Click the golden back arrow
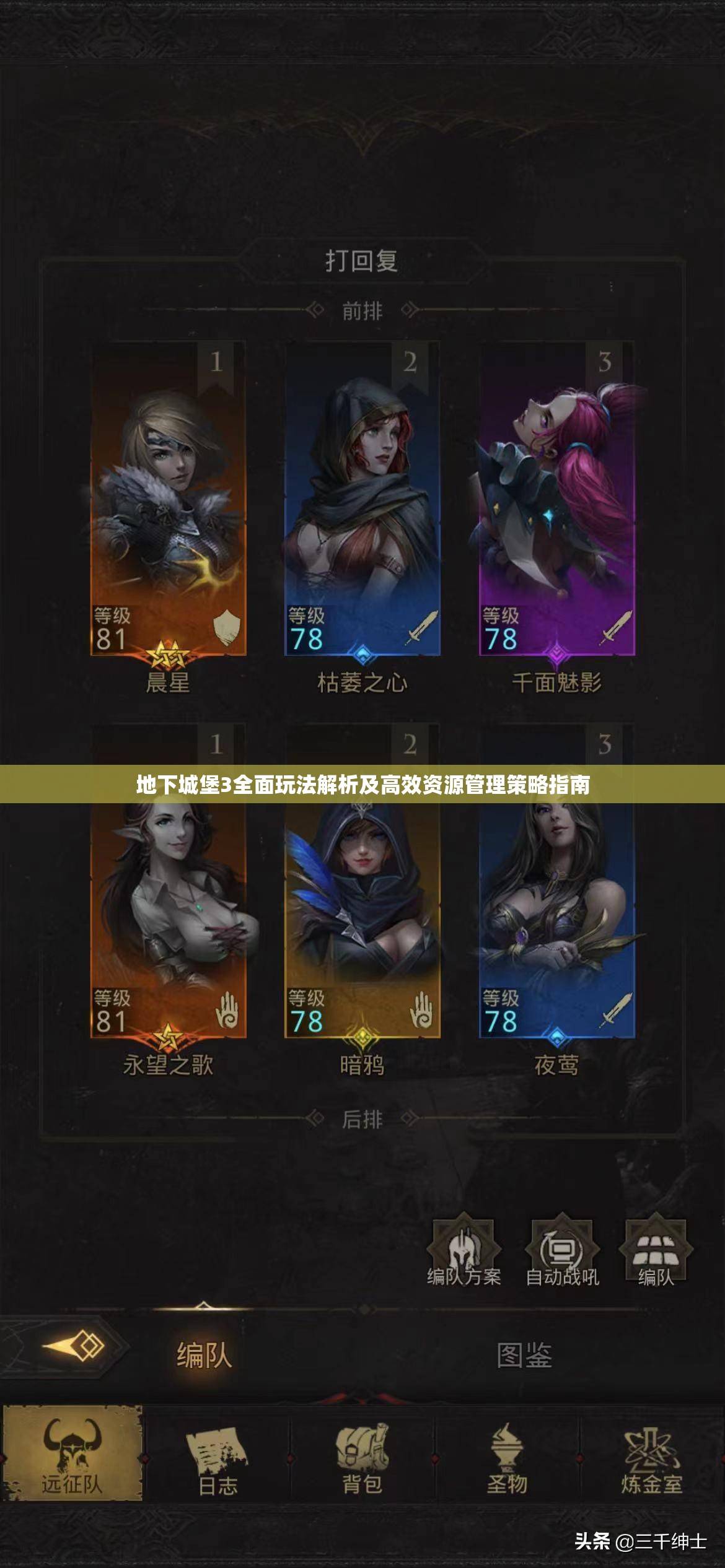The height and width of the screenshot is (1568, 725). click(x=74, y=1346)
